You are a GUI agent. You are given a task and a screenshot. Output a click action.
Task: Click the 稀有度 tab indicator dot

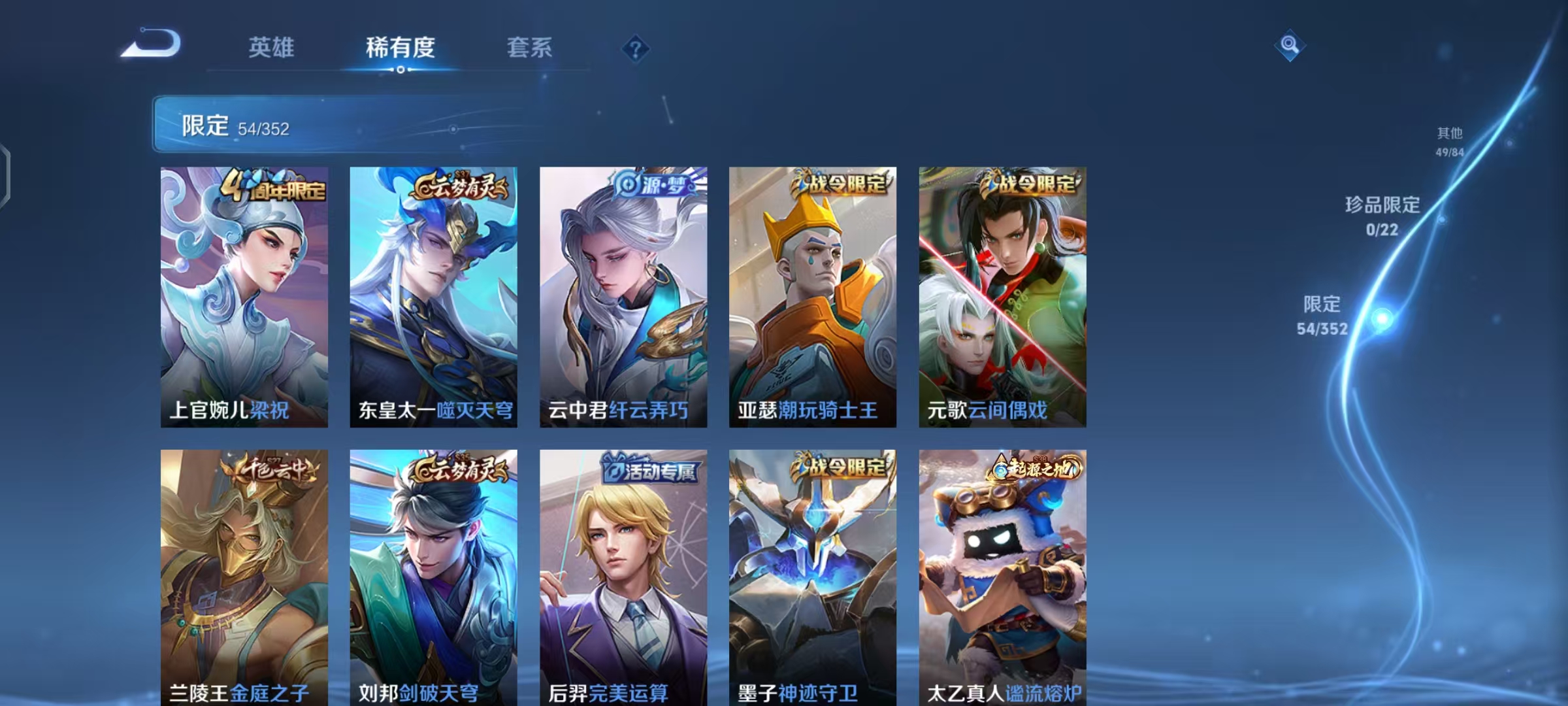coord(401,71)
